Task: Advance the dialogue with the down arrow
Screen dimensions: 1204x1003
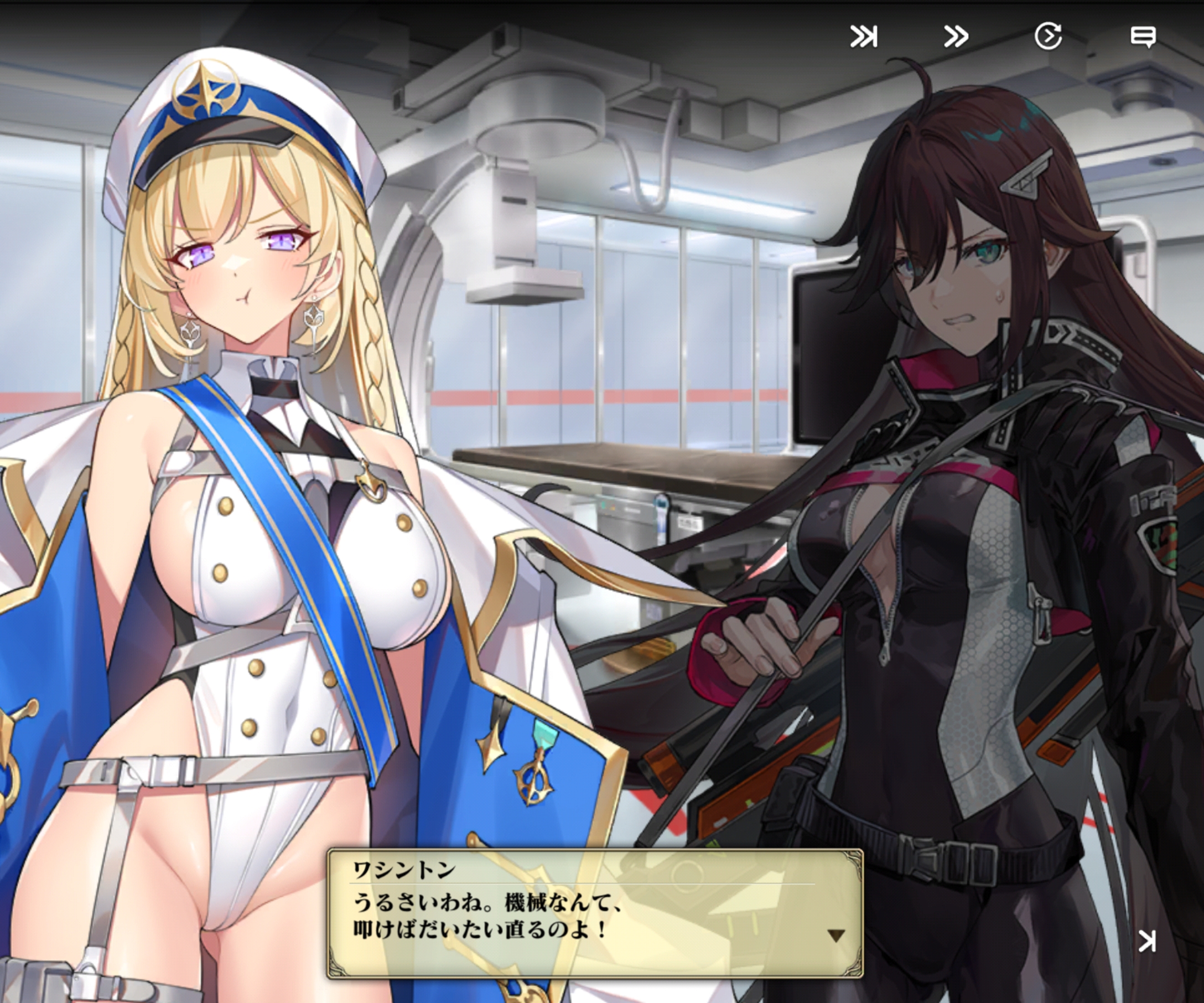Action: point(836,937)
